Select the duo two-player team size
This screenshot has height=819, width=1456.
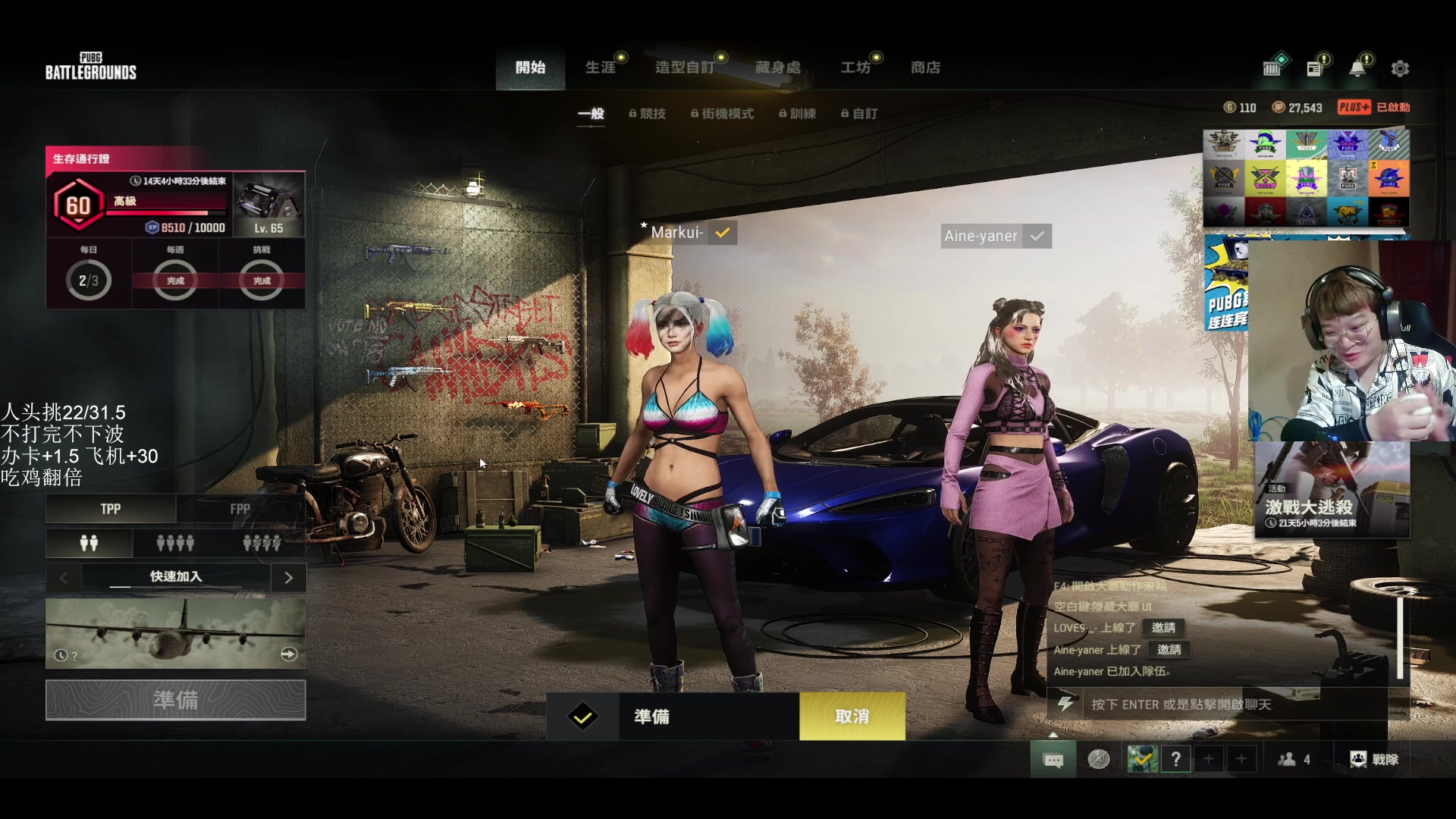(89, 543)
